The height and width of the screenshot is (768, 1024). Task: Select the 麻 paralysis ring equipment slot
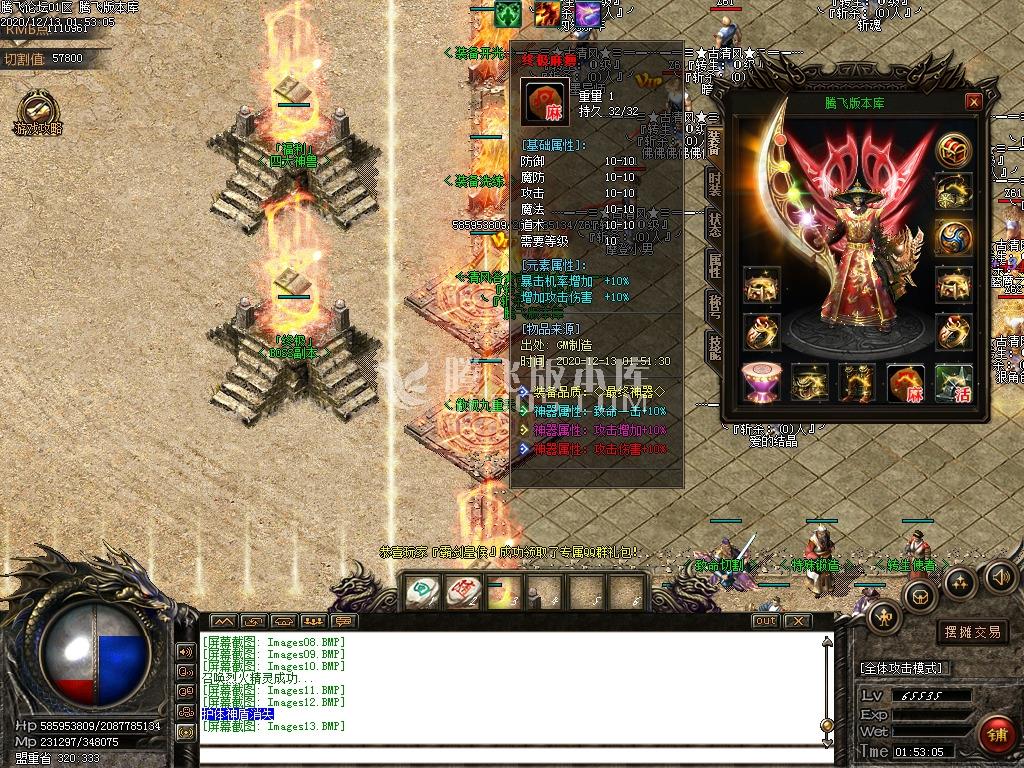click(x=905, y=383)
